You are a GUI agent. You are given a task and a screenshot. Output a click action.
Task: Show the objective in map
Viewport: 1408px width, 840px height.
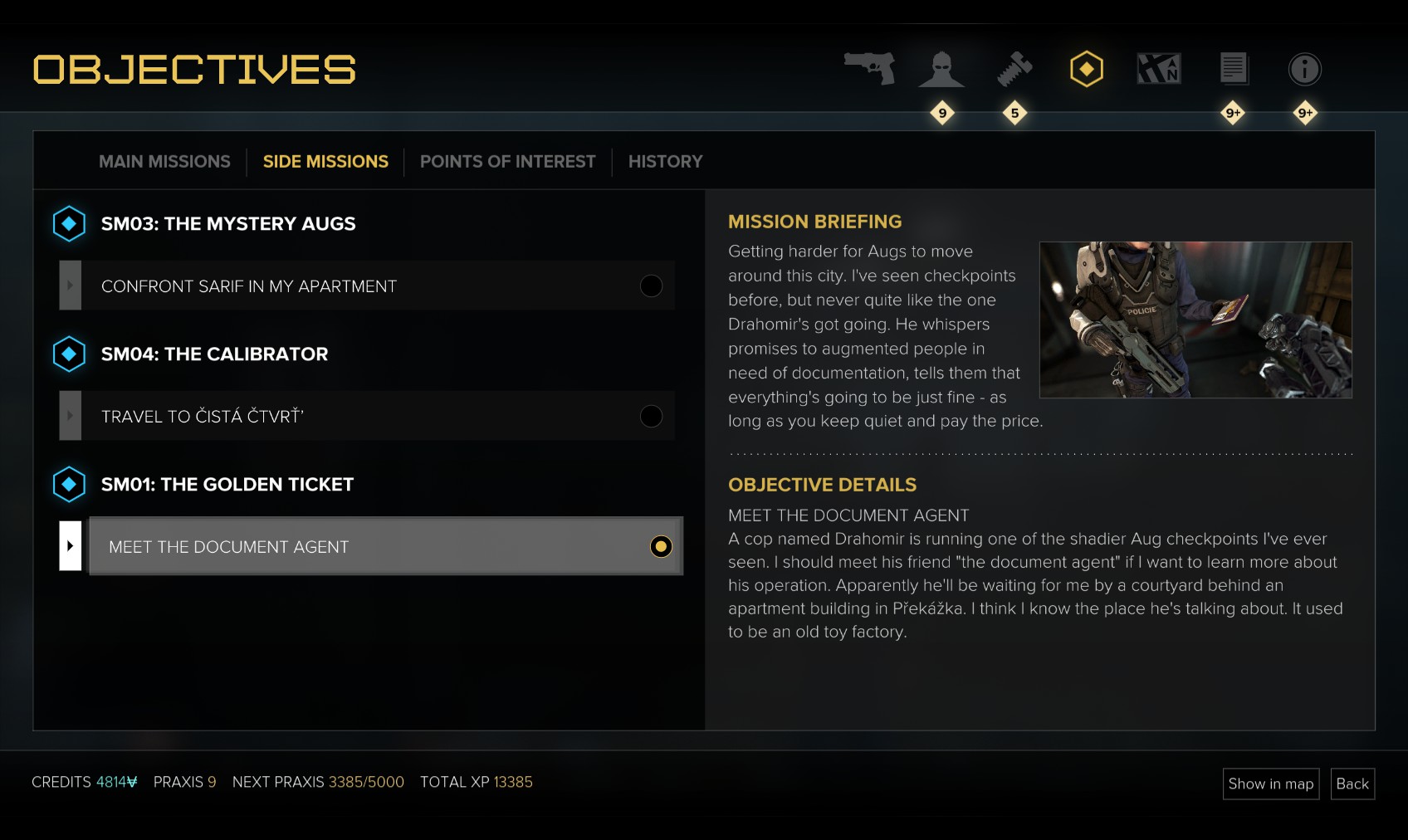click(1270, 784)
